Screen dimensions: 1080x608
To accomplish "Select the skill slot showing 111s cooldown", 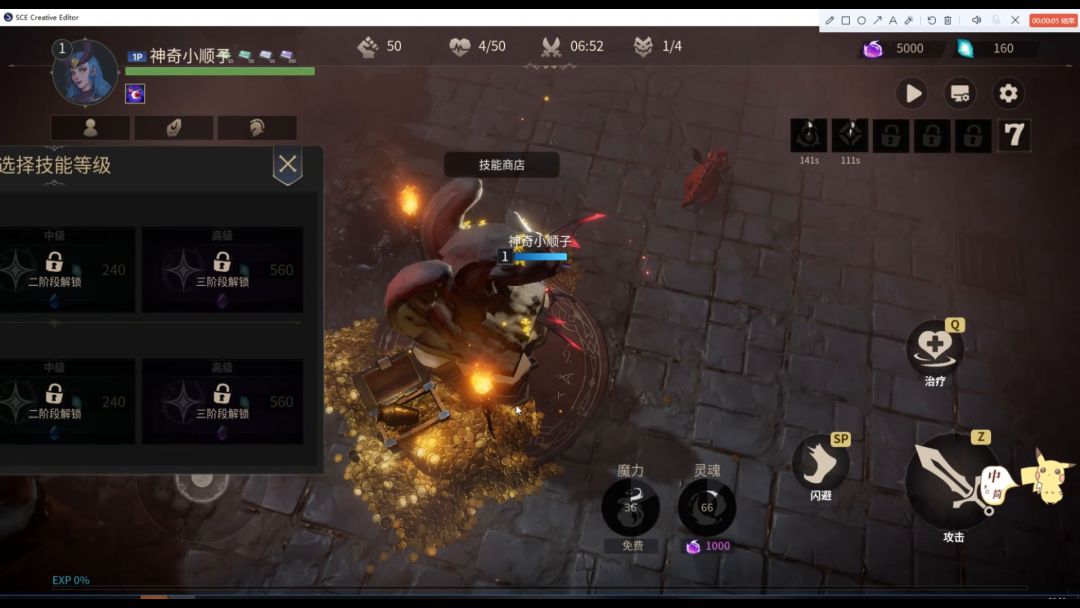I will (x=850, y=136).
